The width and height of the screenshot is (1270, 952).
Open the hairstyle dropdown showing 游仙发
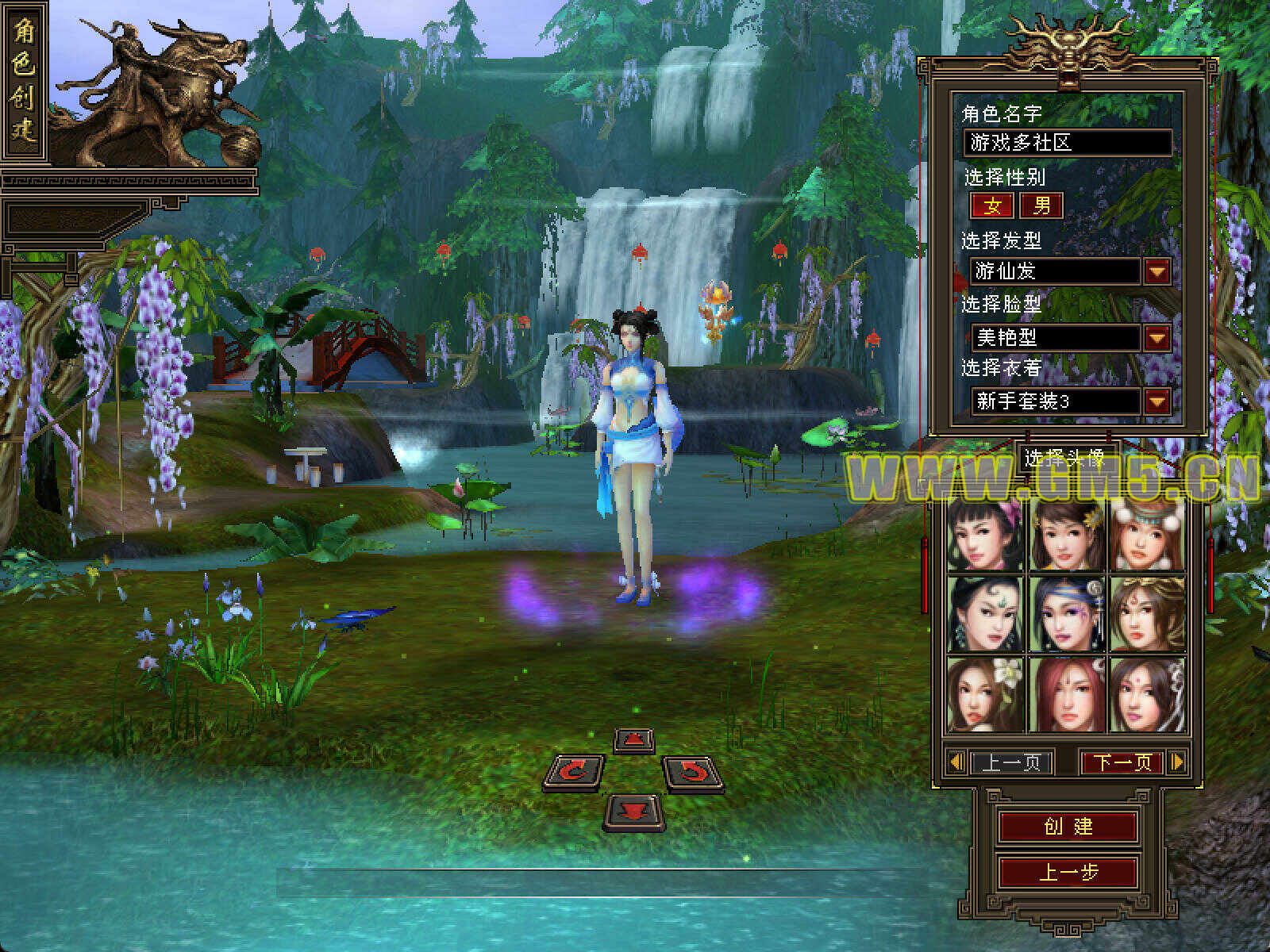(1156, 272)
